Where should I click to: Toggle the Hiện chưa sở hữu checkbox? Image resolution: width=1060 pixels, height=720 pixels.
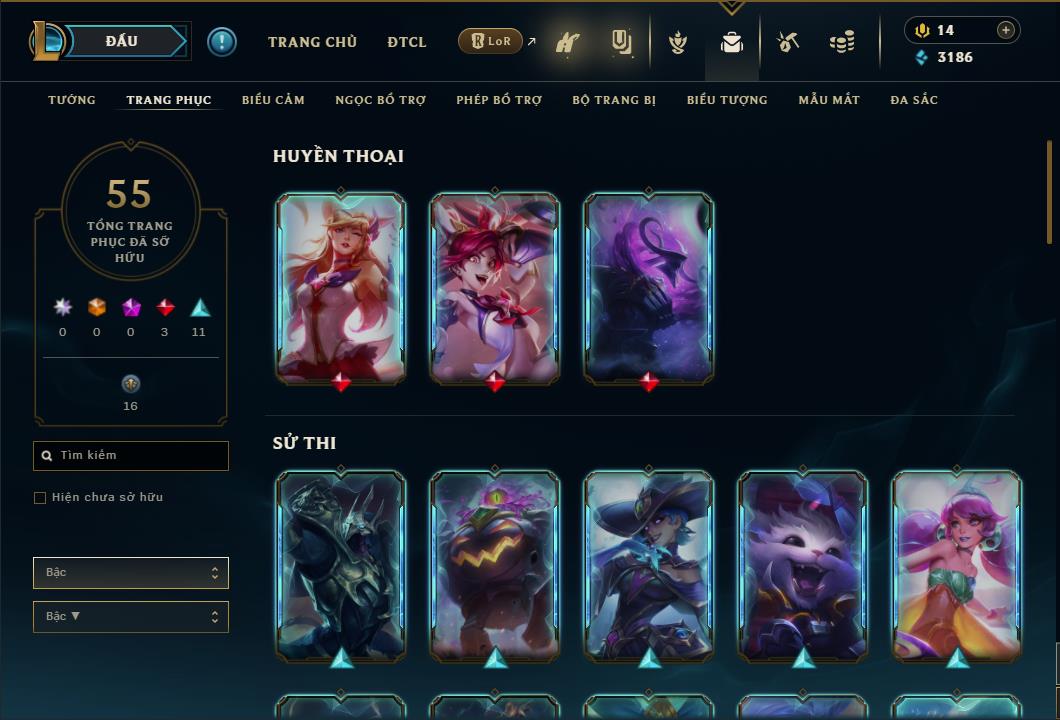(x=40, y=498)
